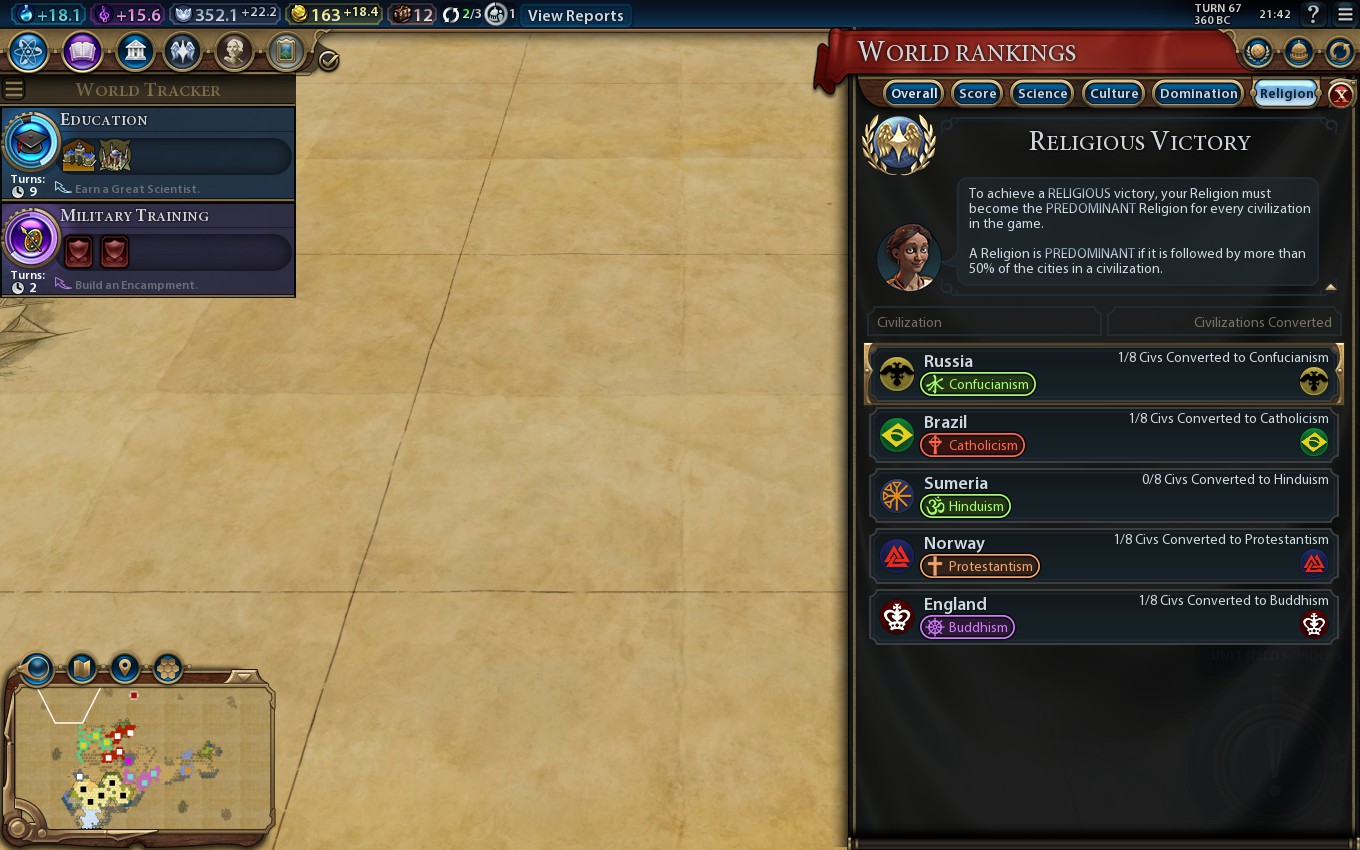Open the Great People screen icon
The width and height of the screenshot is (1360, 850).
pos(234,51)
